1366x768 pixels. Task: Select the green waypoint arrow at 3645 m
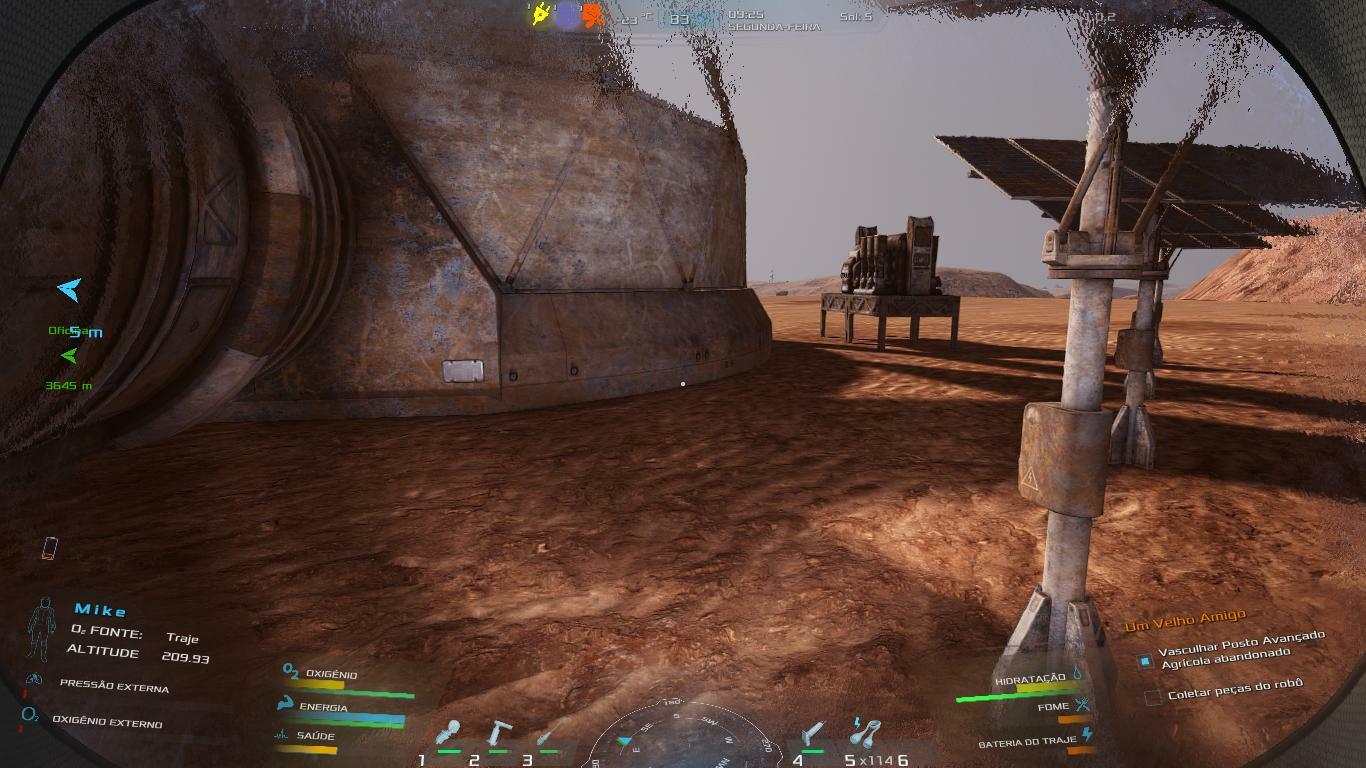click(x=69, y=355)
